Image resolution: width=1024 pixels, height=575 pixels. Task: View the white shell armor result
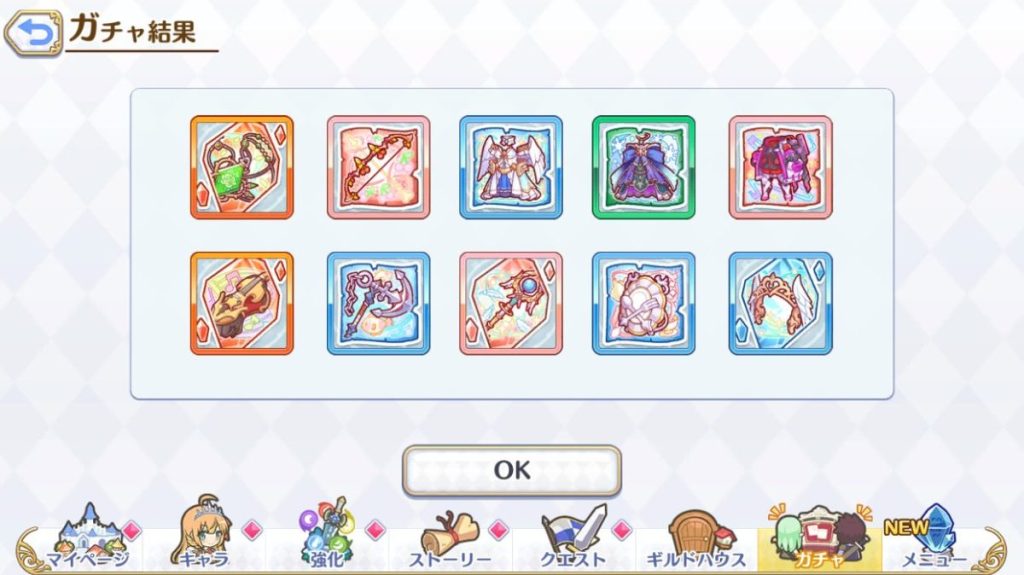coord(643,303)
